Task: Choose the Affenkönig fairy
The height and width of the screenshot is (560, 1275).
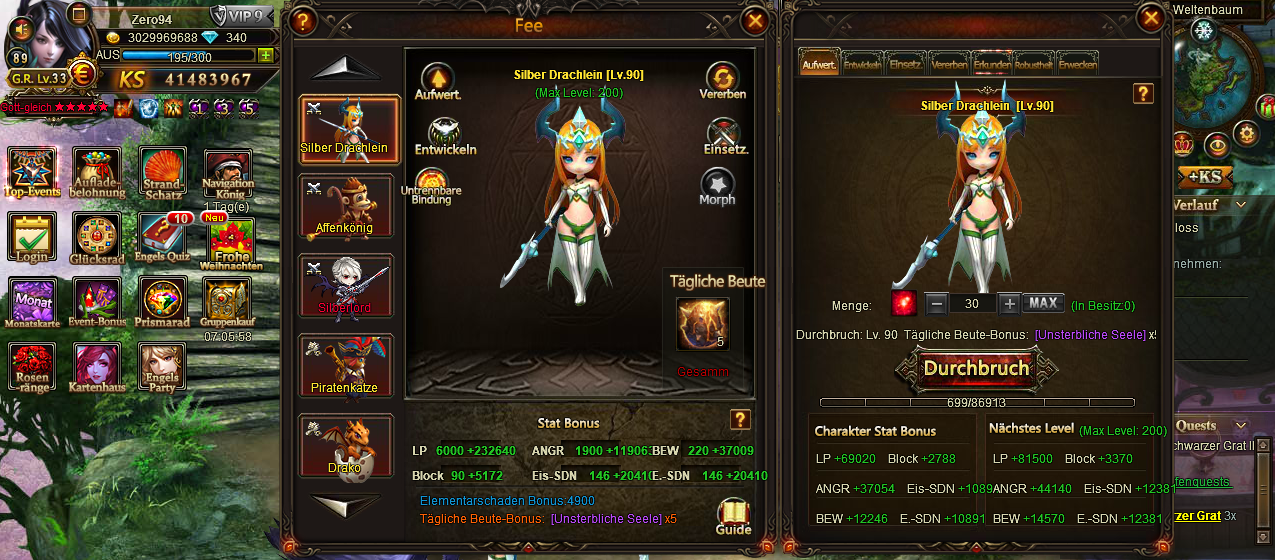Action: (x=346, y=207)
